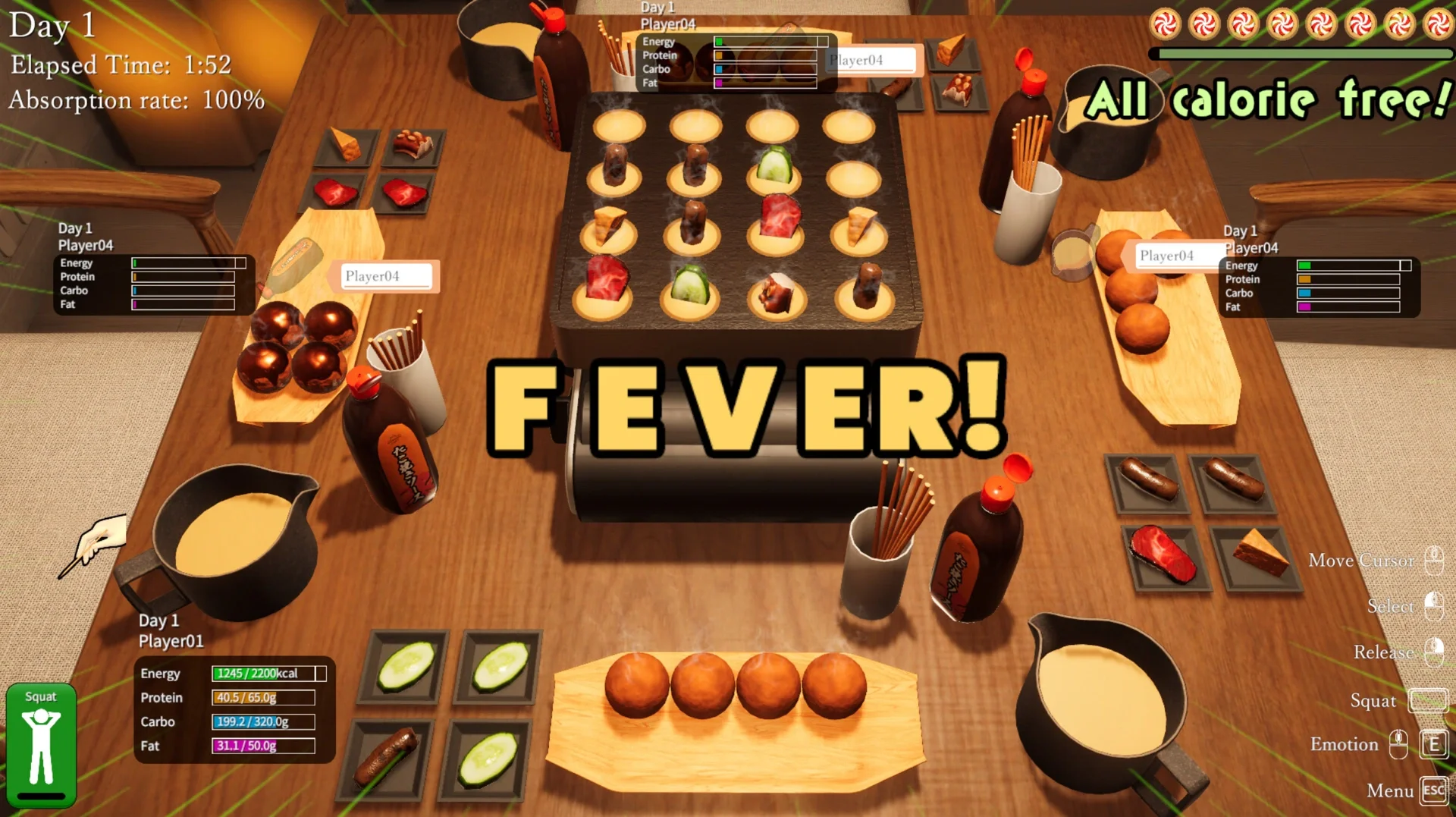Activate the green Squat button
The height and width of the screenshot is (817, 1456).
click(41, 745)
